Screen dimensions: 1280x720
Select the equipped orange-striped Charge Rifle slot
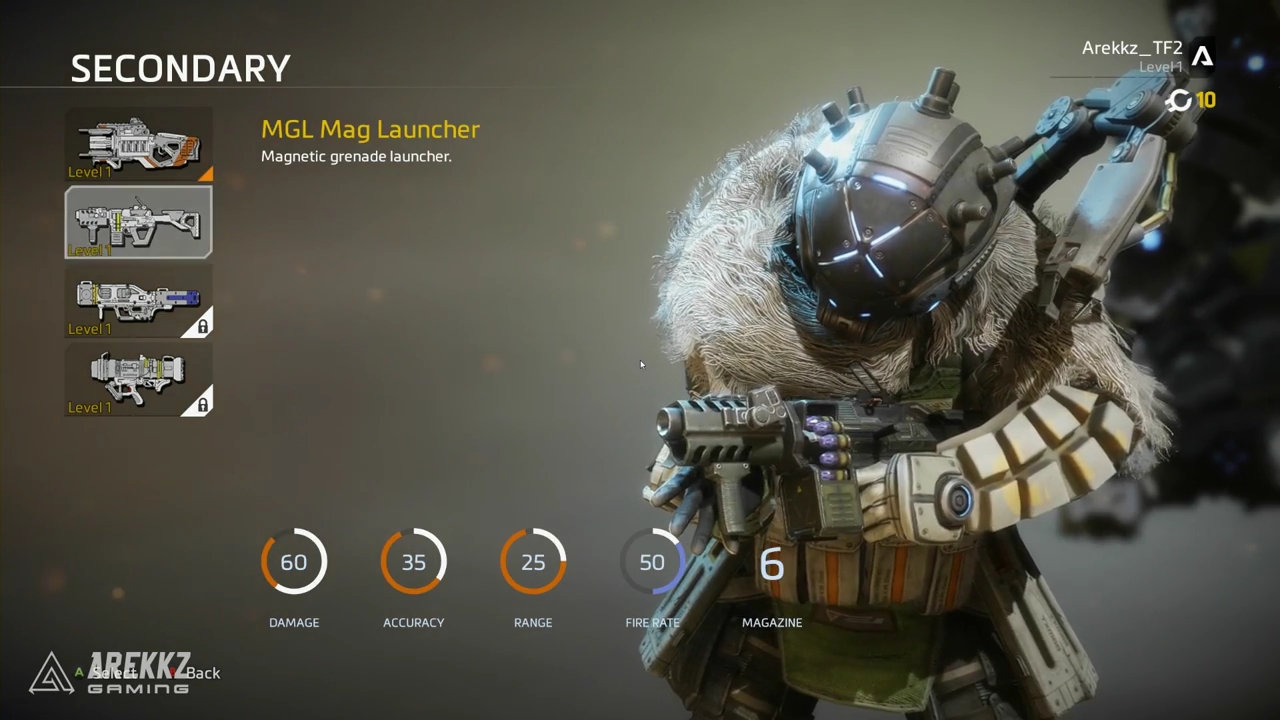coord(139,144)
